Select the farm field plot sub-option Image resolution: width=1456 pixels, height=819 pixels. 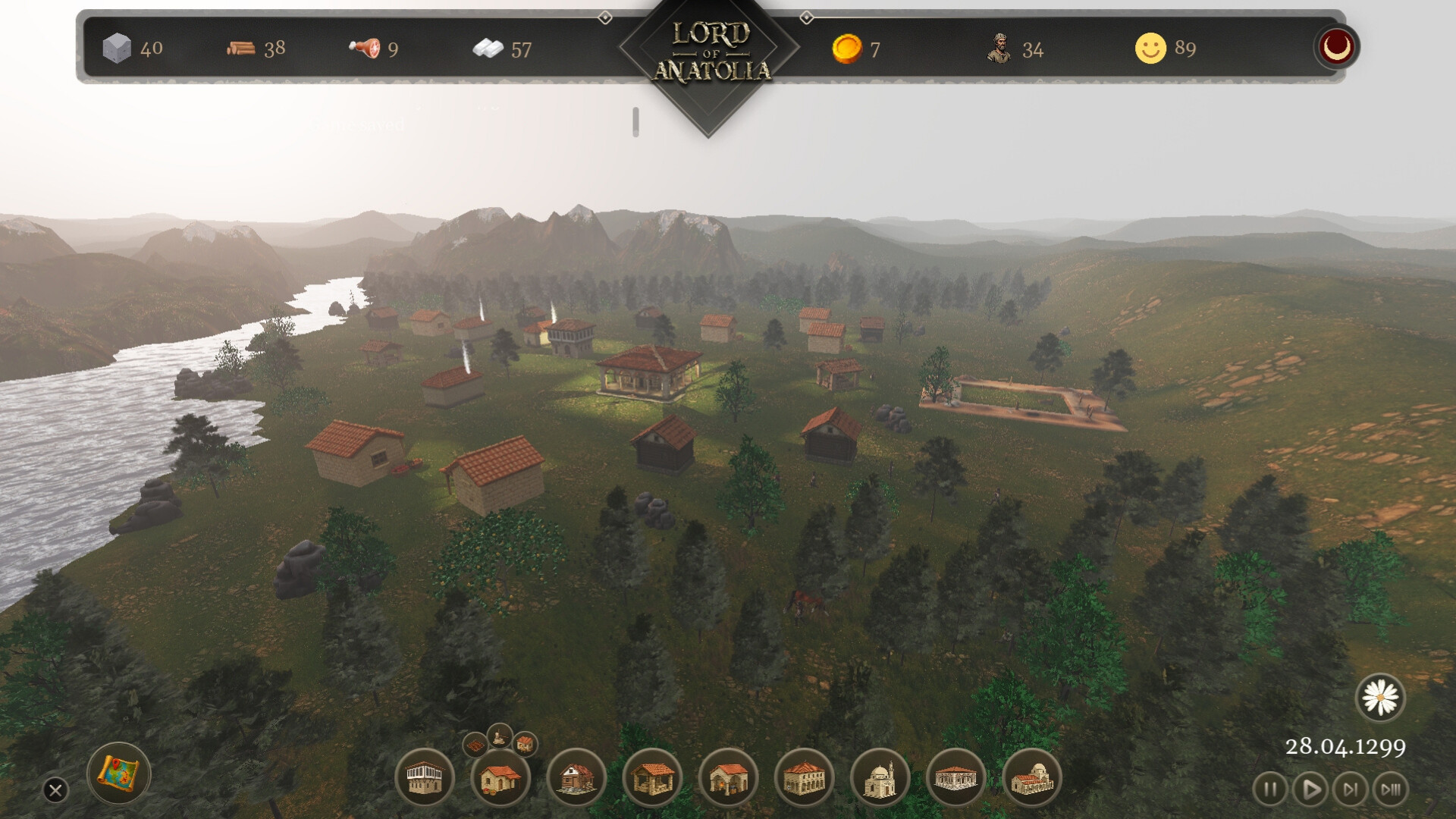(475, 745)
